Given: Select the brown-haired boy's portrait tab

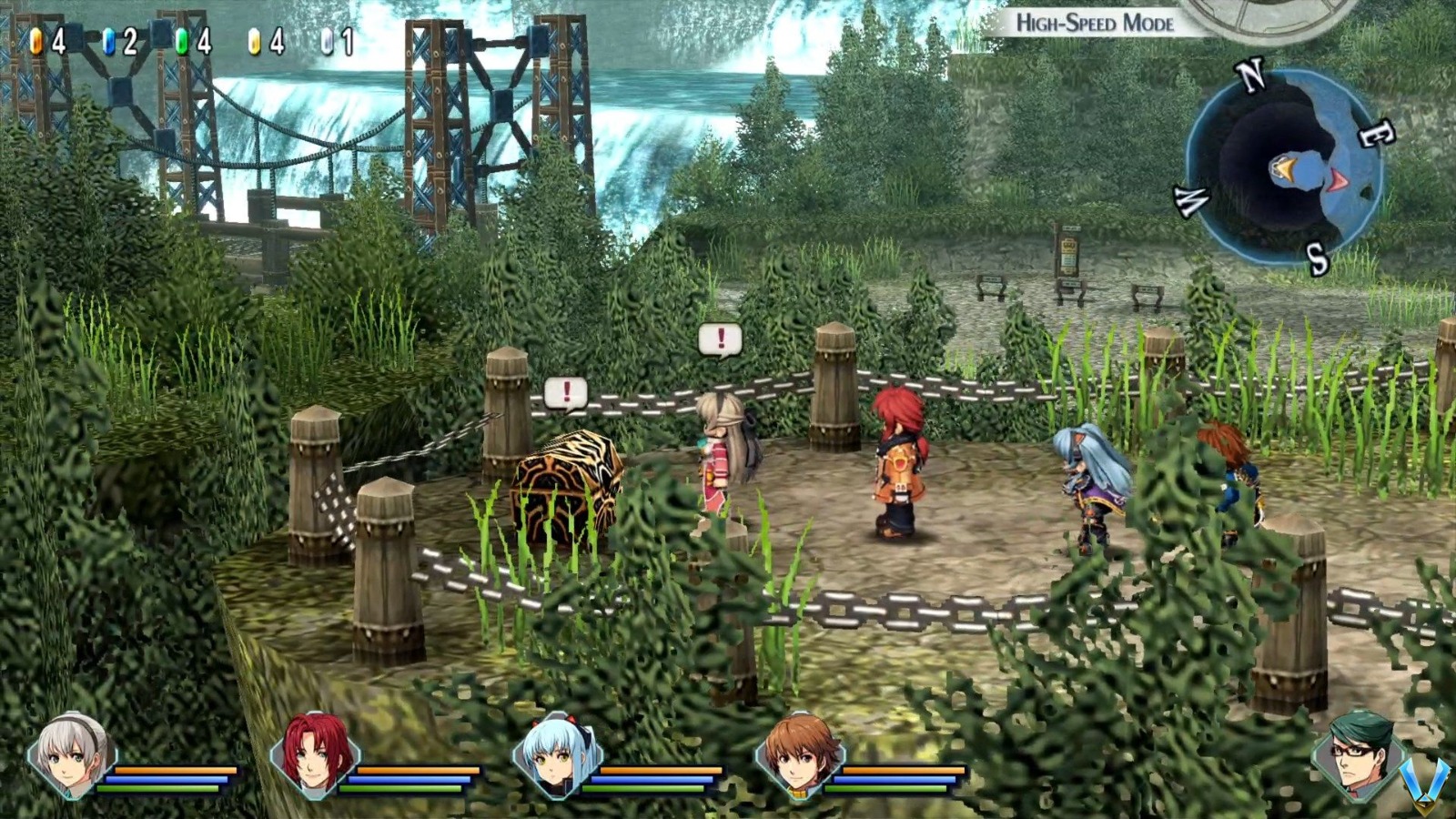Looking at the screenshot, I should (798, 758).
